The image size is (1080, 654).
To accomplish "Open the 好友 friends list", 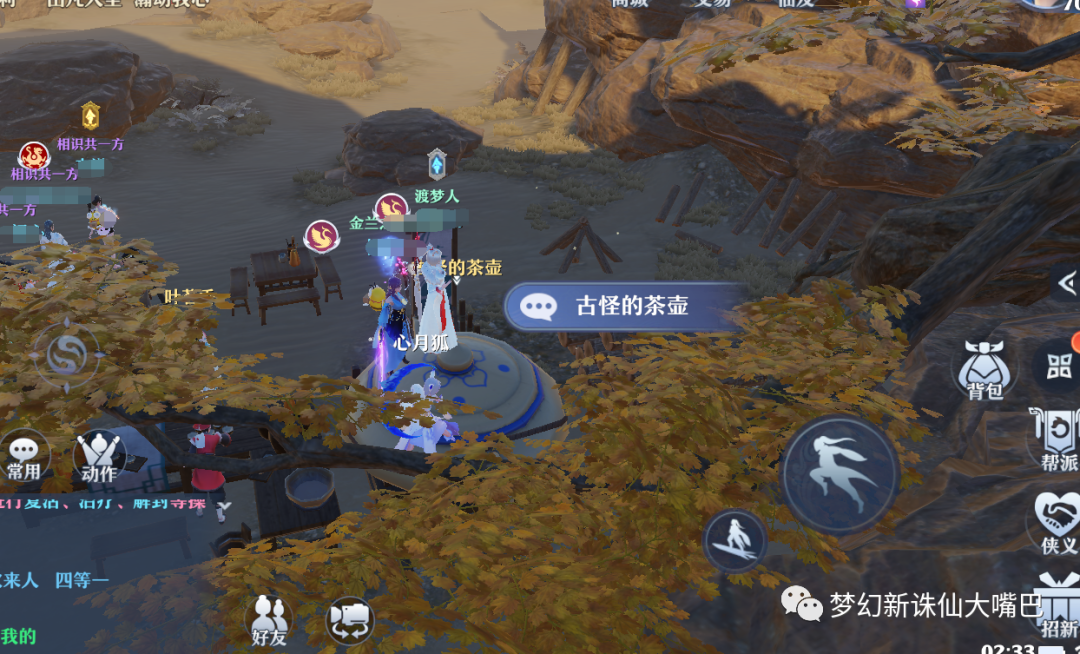I will [x=267, y=620].
